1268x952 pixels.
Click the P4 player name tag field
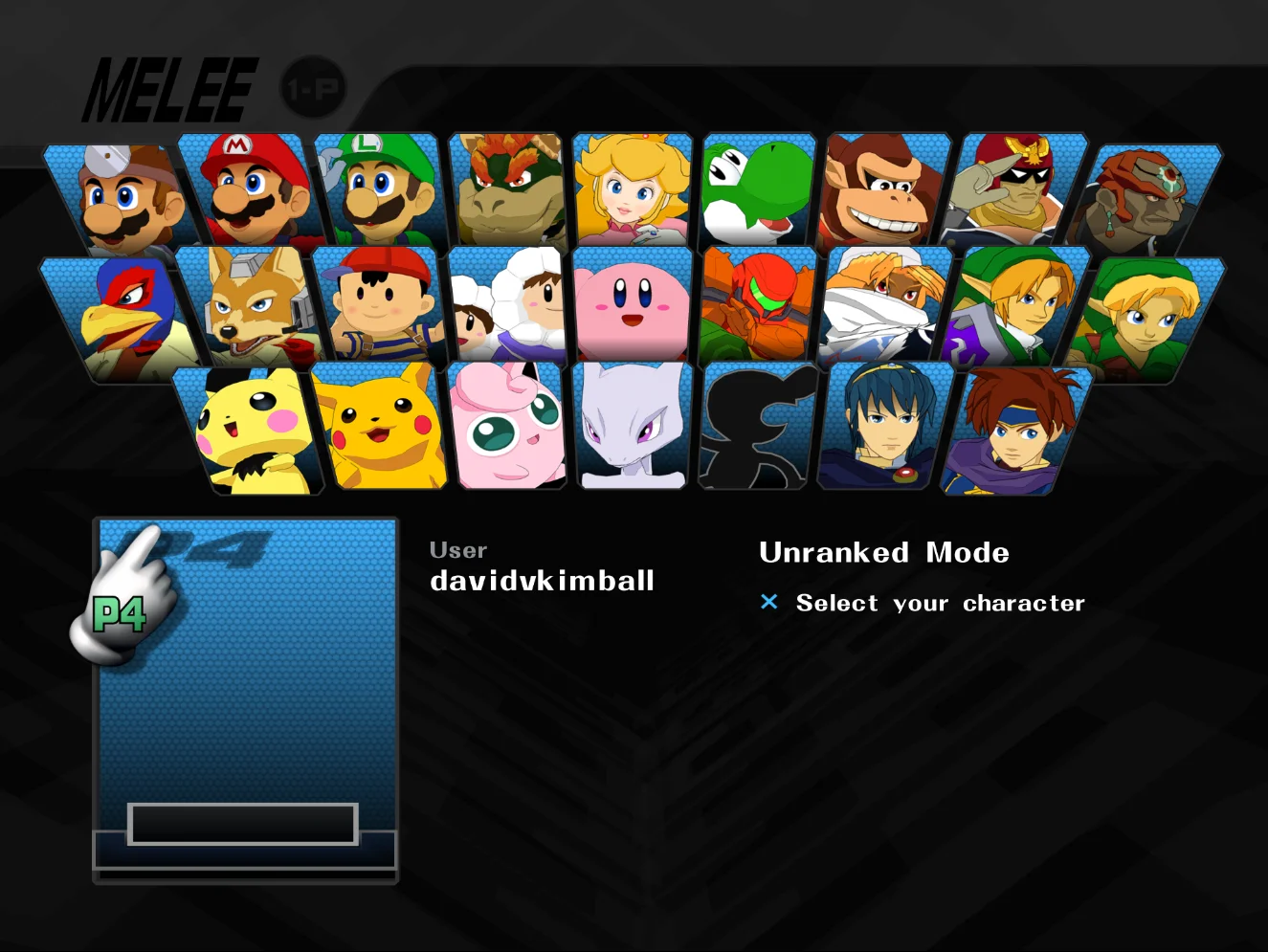243,822
